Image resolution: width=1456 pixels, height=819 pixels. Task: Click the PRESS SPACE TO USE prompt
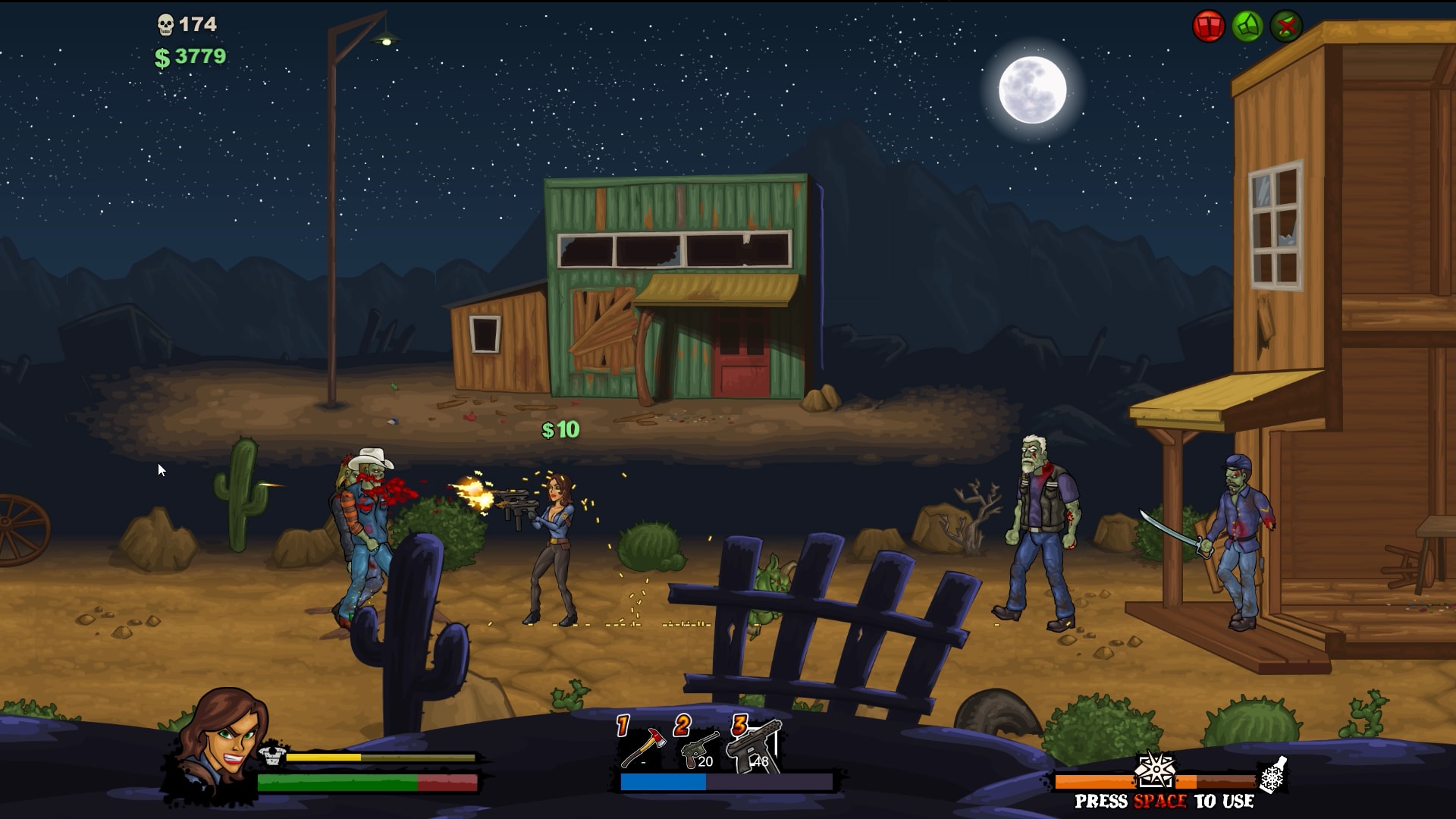1164,802
